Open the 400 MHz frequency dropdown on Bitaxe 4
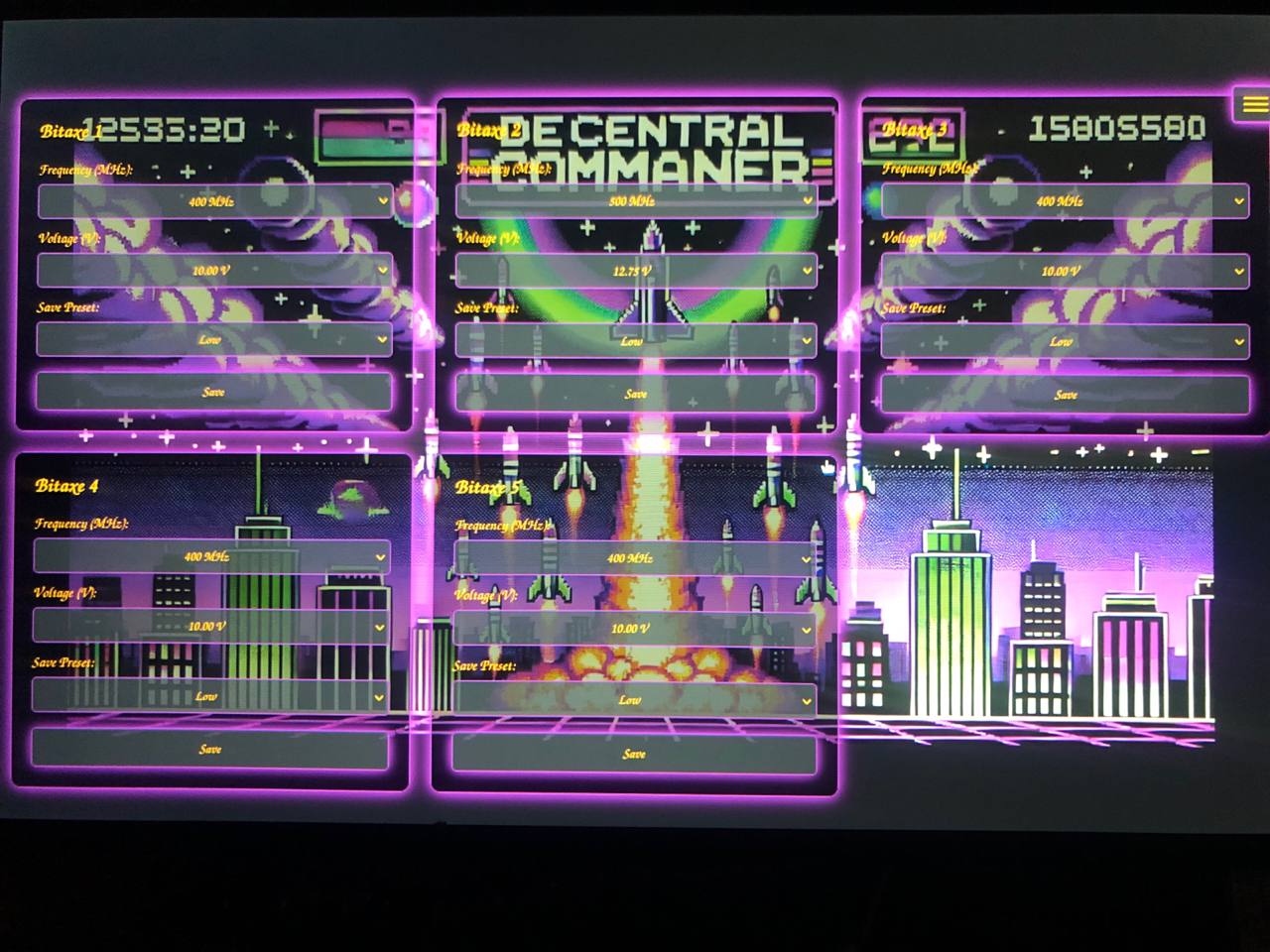This screenshot has height=952, width=1270. pos(208,557)
